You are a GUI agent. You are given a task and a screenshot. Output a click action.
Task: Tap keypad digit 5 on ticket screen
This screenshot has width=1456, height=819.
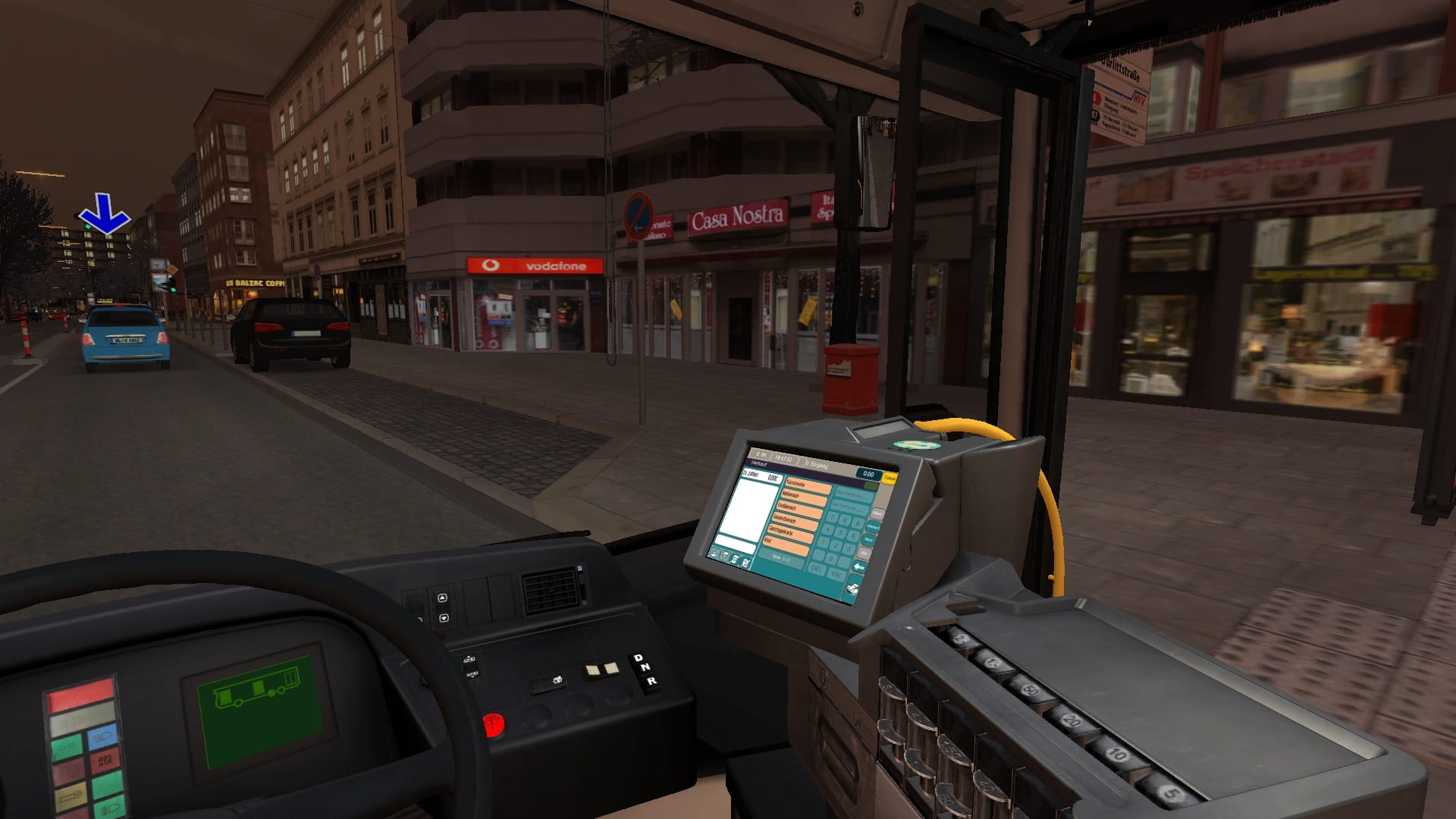click(x=841, y=534)
